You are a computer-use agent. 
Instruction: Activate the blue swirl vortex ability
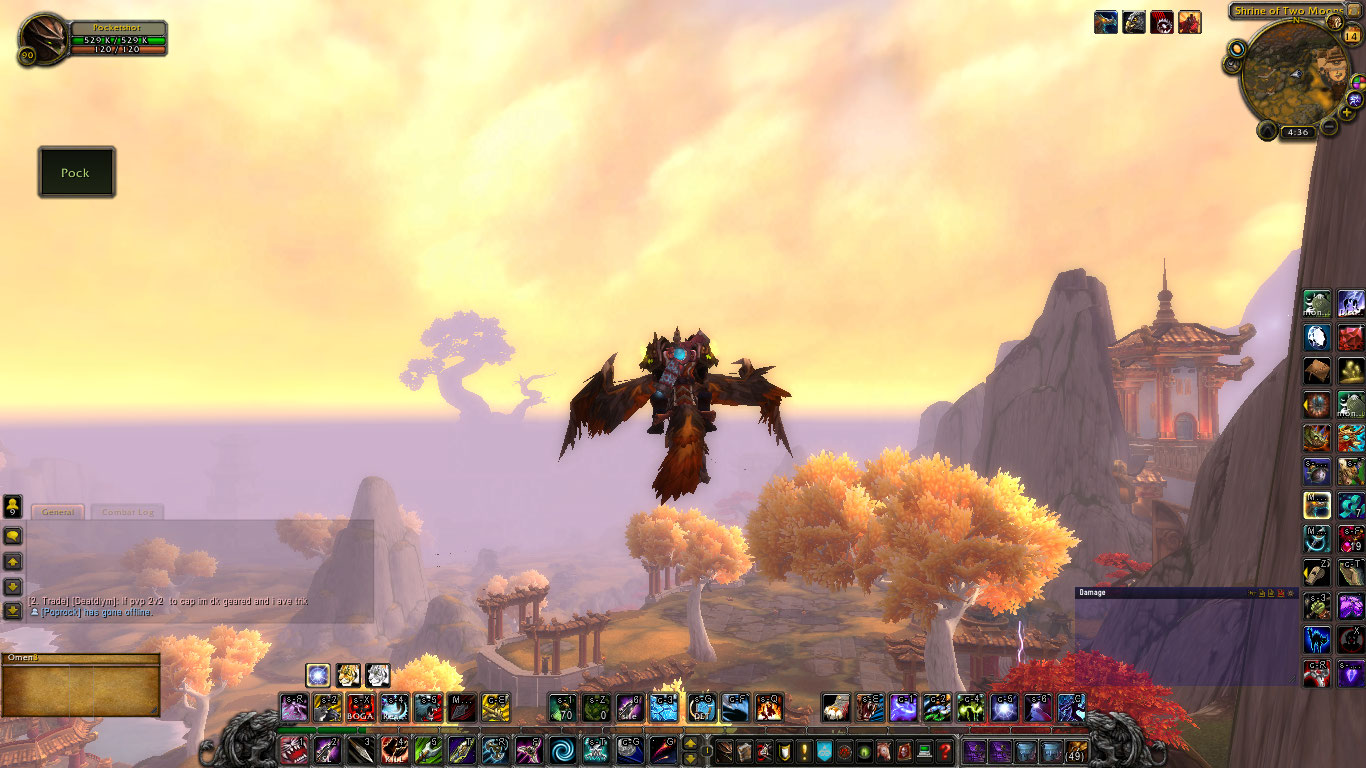pos(562,750)
